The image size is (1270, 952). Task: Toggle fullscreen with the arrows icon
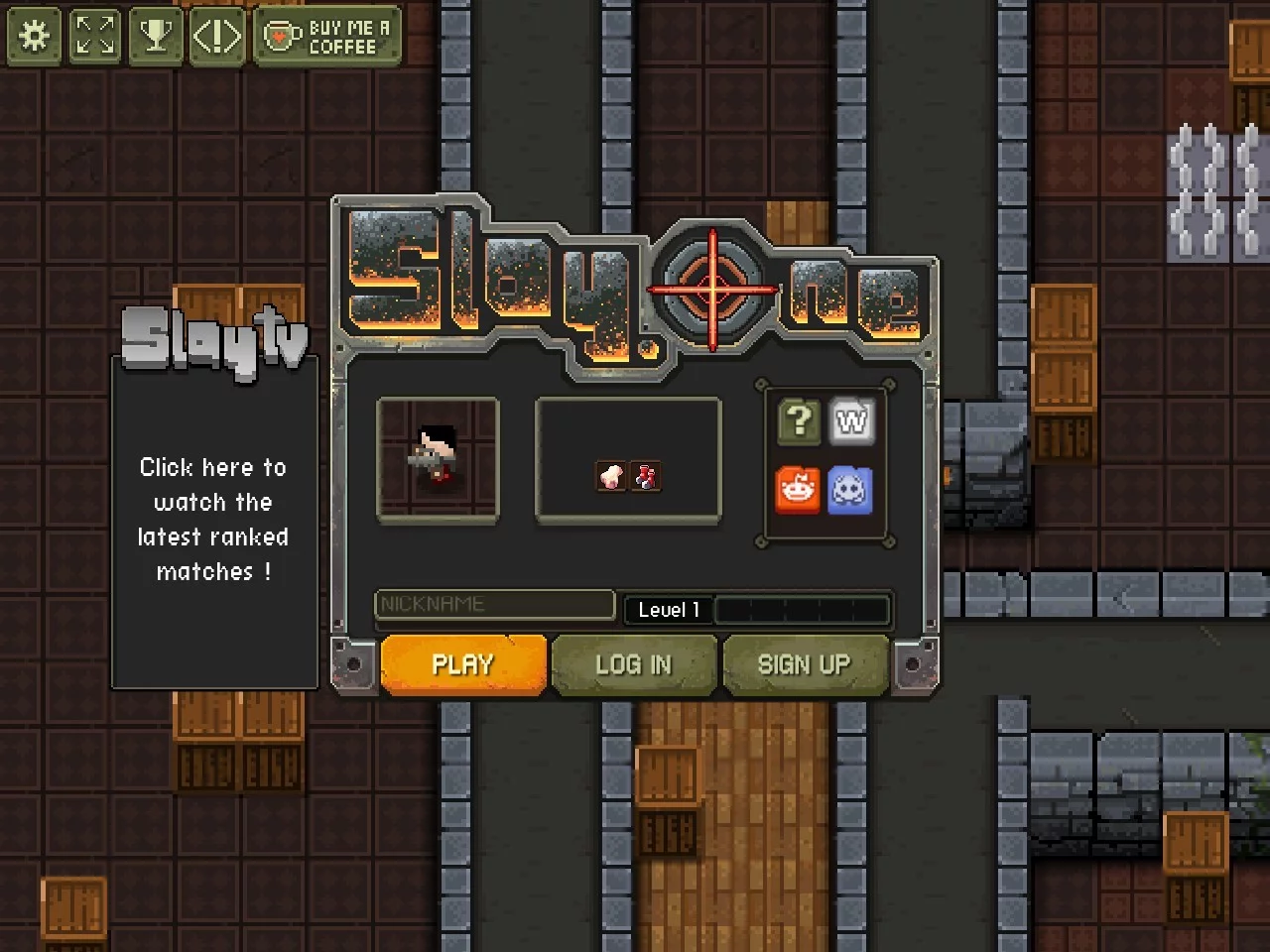pyautogui.click(x=95, y=37)
